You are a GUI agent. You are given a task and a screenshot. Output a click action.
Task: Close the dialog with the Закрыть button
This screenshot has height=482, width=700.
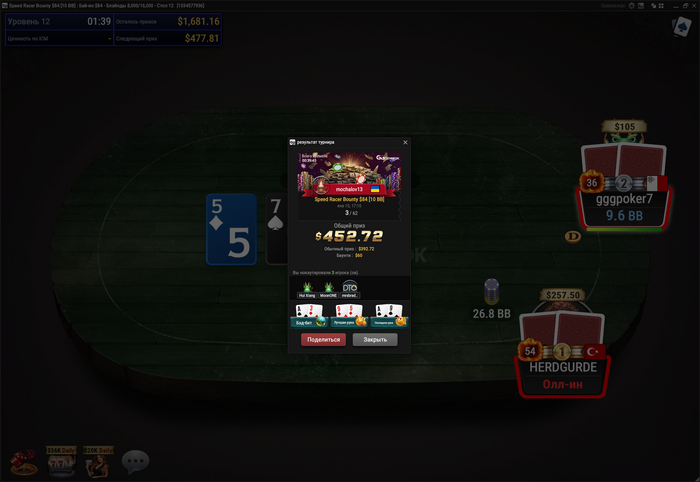[x=375, y=340]
